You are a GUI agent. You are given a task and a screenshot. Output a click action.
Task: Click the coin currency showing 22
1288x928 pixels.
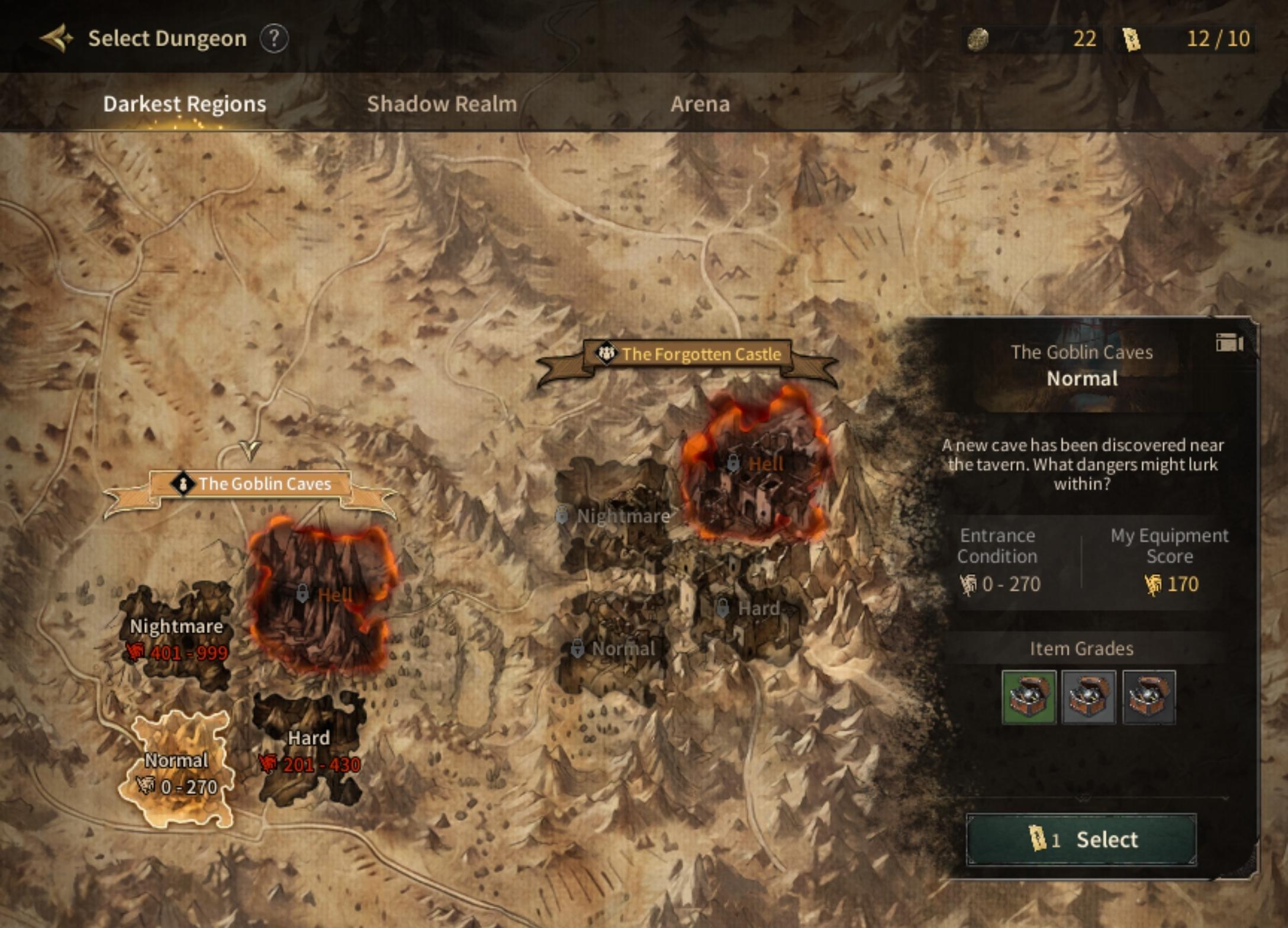[x=1032, y=39]
